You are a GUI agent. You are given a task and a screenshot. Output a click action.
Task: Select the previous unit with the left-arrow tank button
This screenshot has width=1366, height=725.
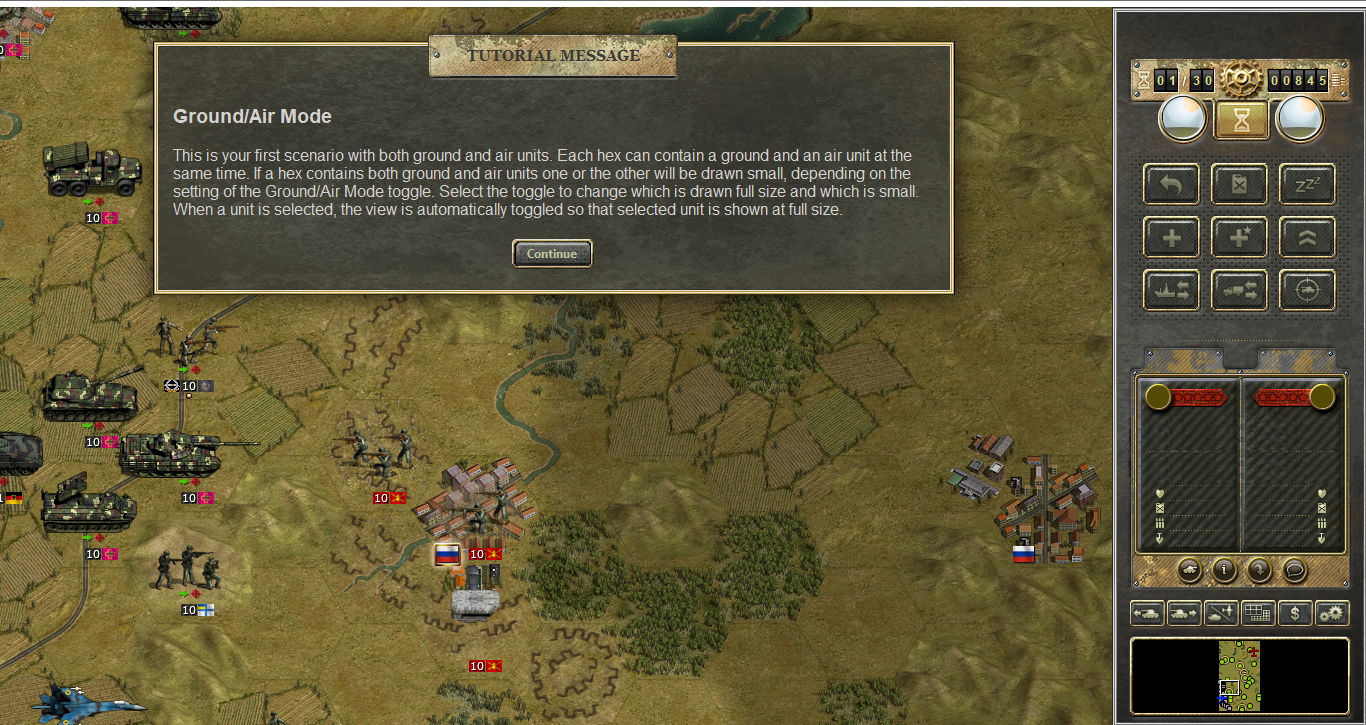click(x=1147, y=613)
